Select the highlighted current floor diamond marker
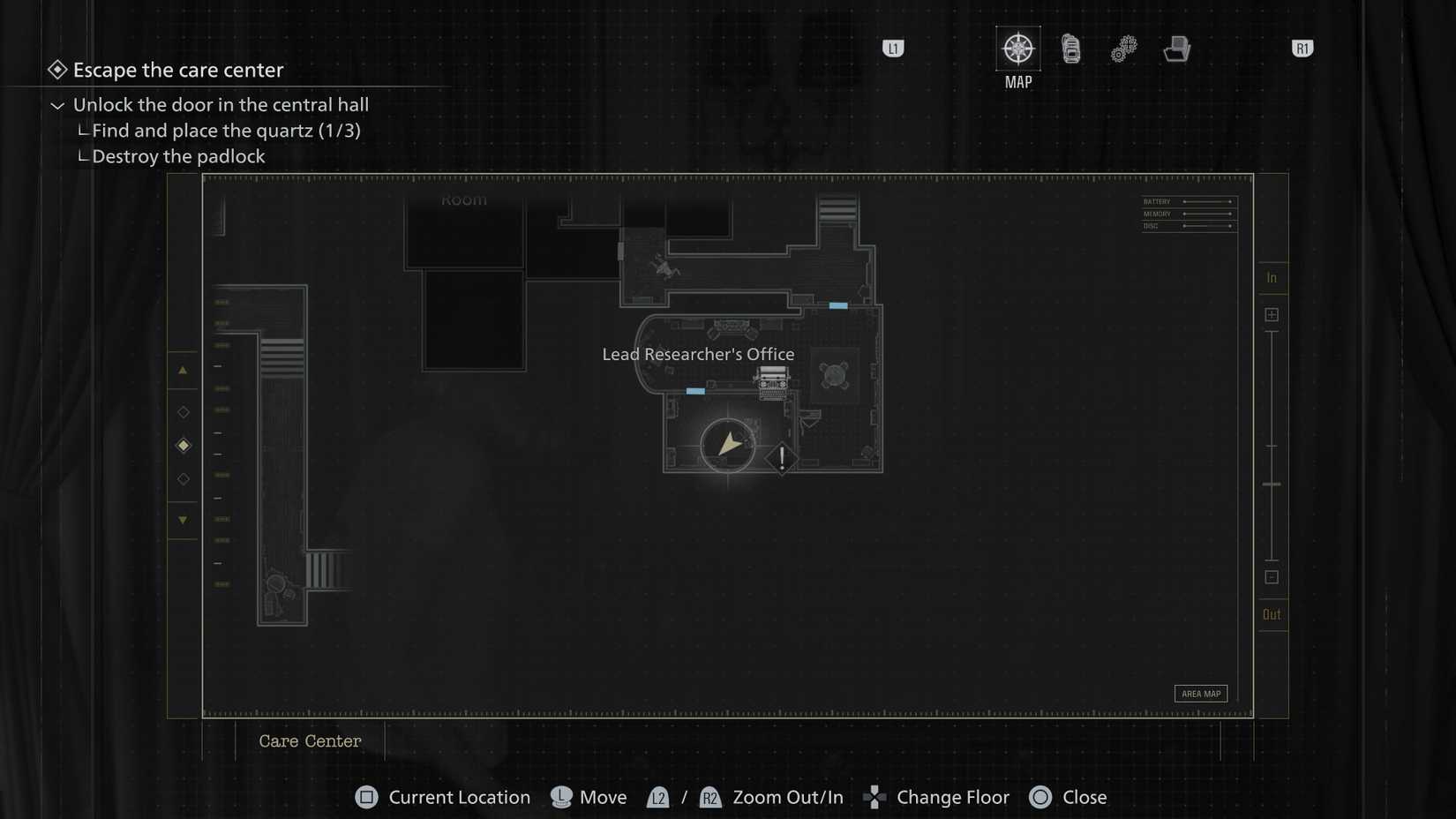Screen dimensions: 1456x819 183,445
